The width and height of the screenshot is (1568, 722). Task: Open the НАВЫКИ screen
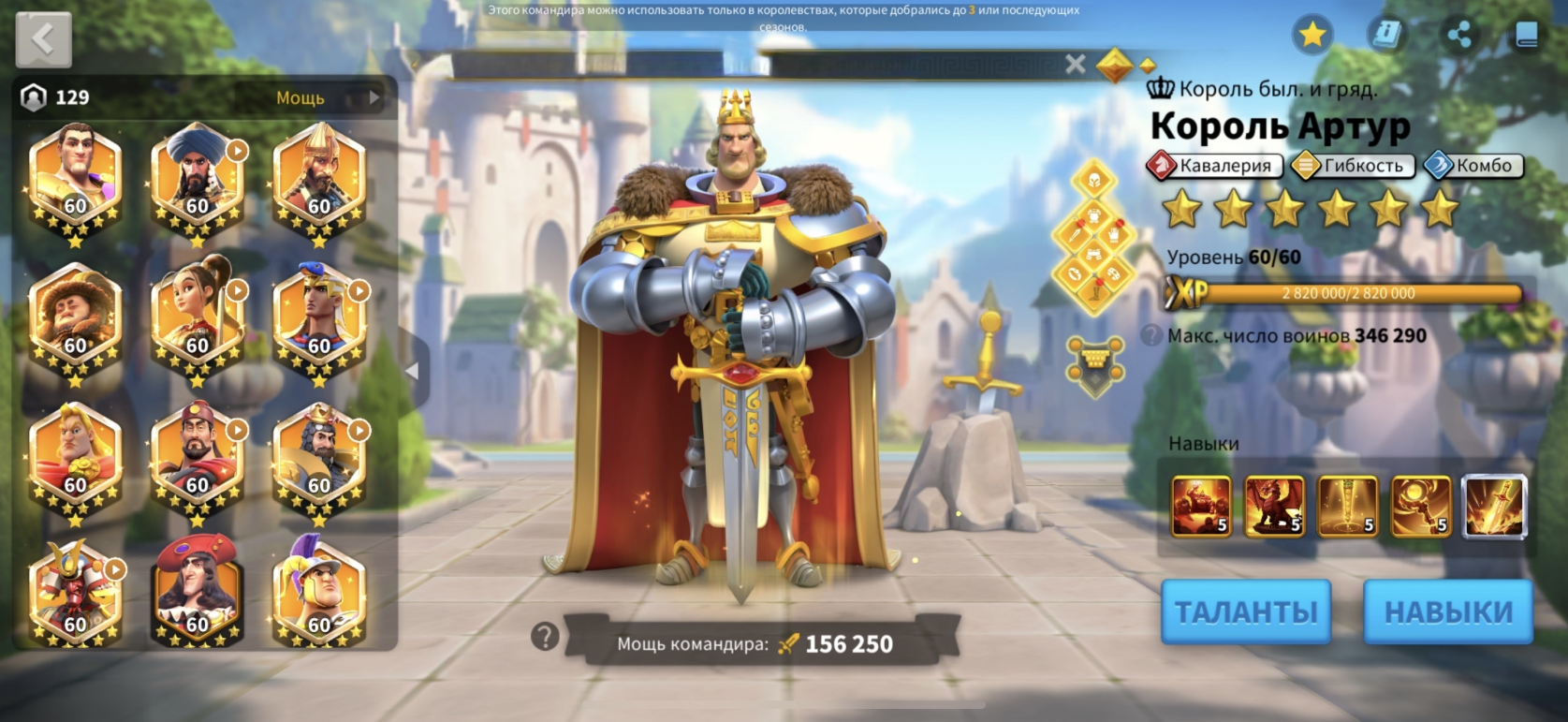coord(1447,611)
